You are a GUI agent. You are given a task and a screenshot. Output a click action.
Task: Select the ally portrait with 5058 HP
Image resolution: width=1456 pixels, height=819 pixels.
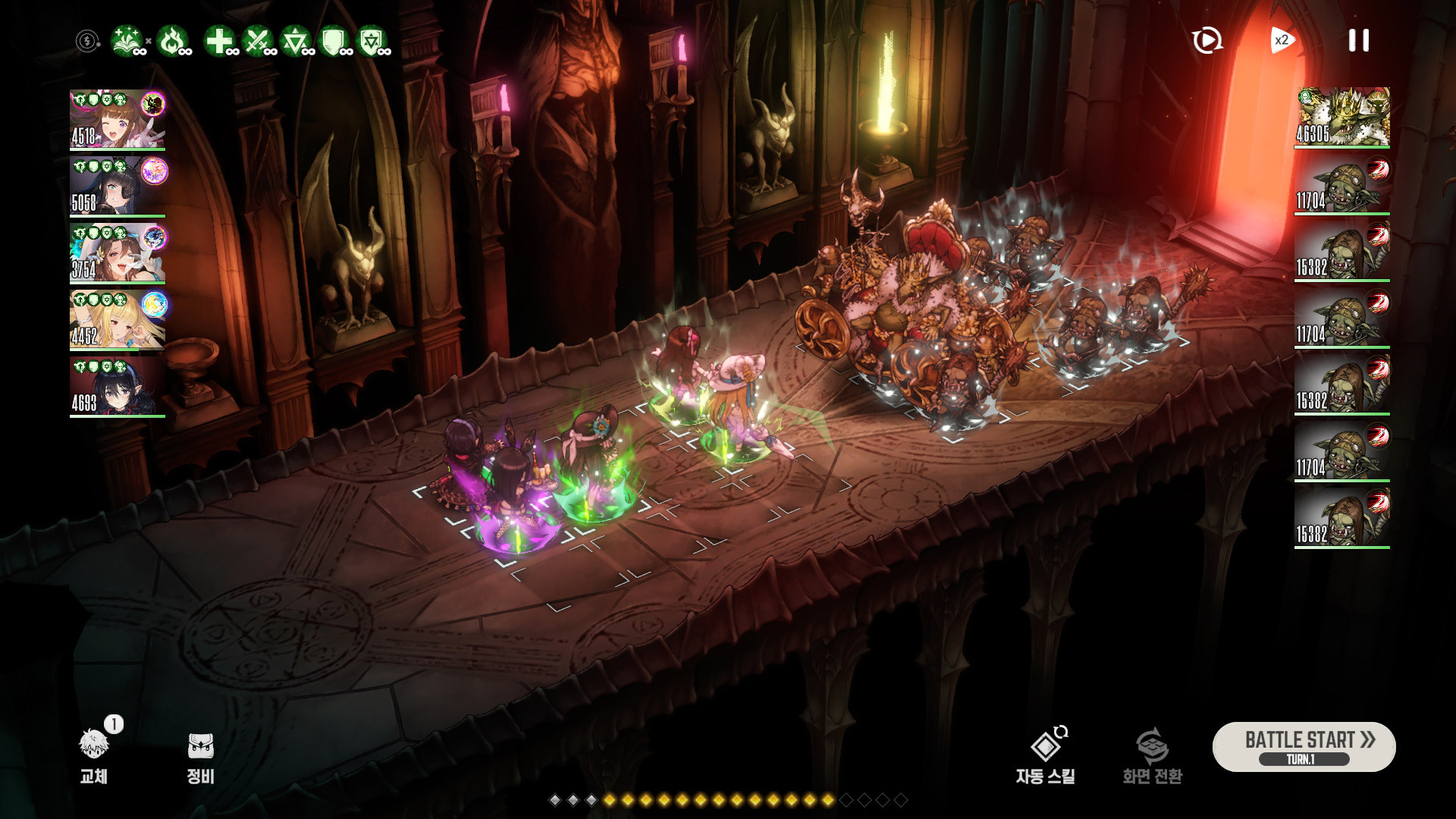(x=118, y=186)
